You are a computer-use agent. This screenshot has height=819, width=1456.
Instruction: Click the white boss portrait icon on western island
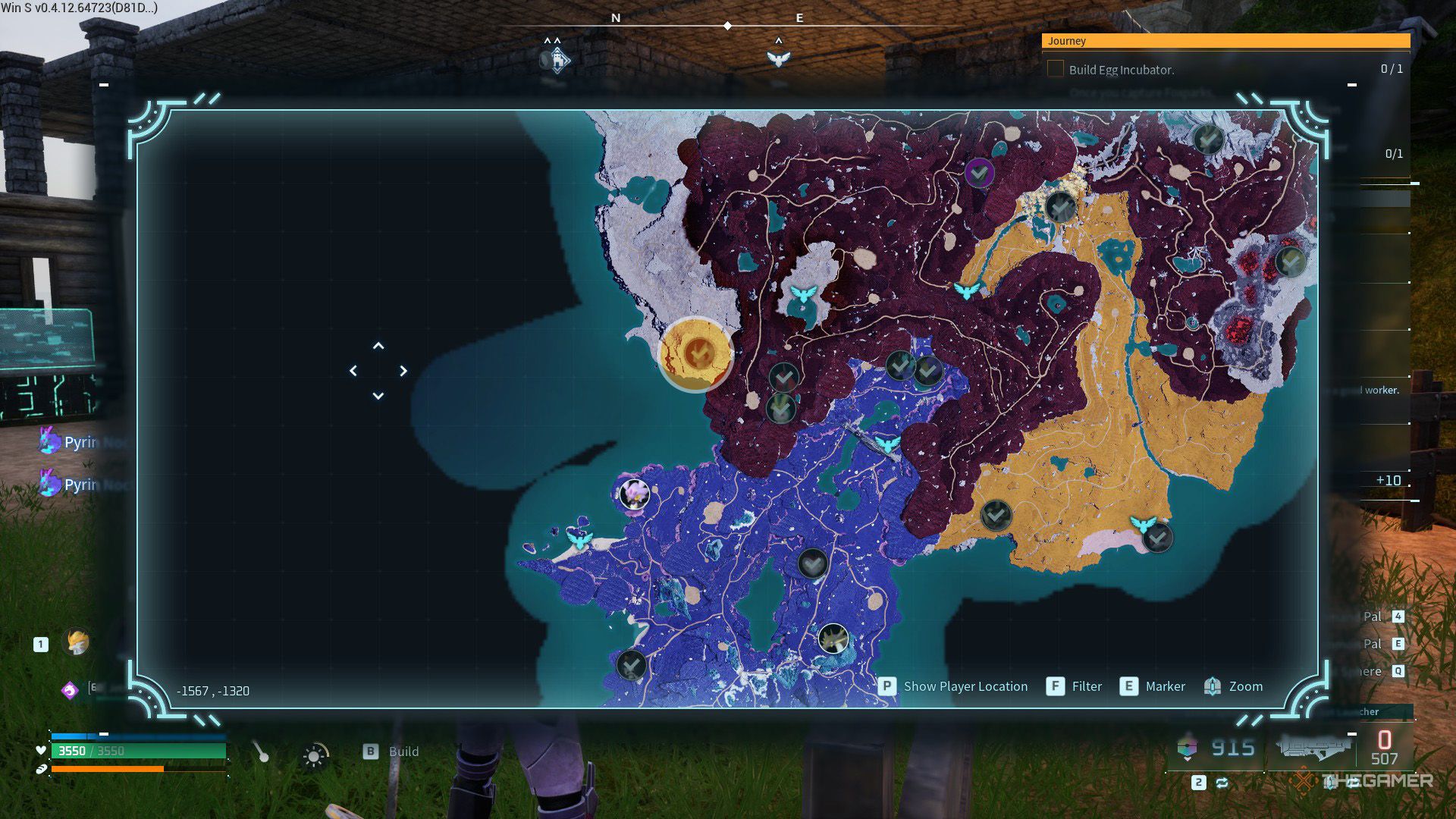coord(634,493)
